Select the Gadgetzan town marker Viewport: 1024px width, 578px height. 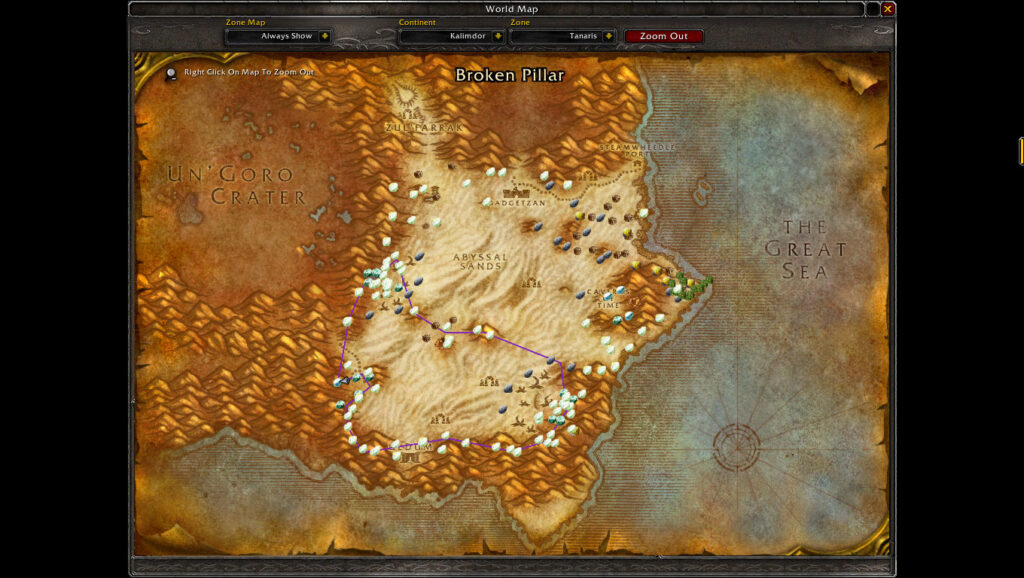pyautogui.click(x=520, y=189)
